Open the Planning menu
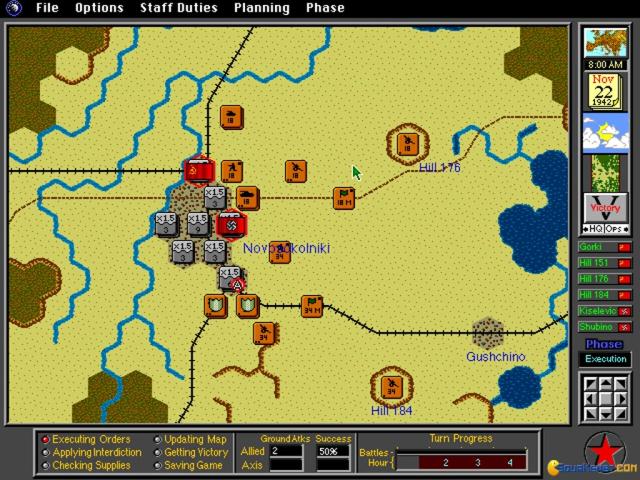Viewport: 640px width, 480px height. [262, 8]
